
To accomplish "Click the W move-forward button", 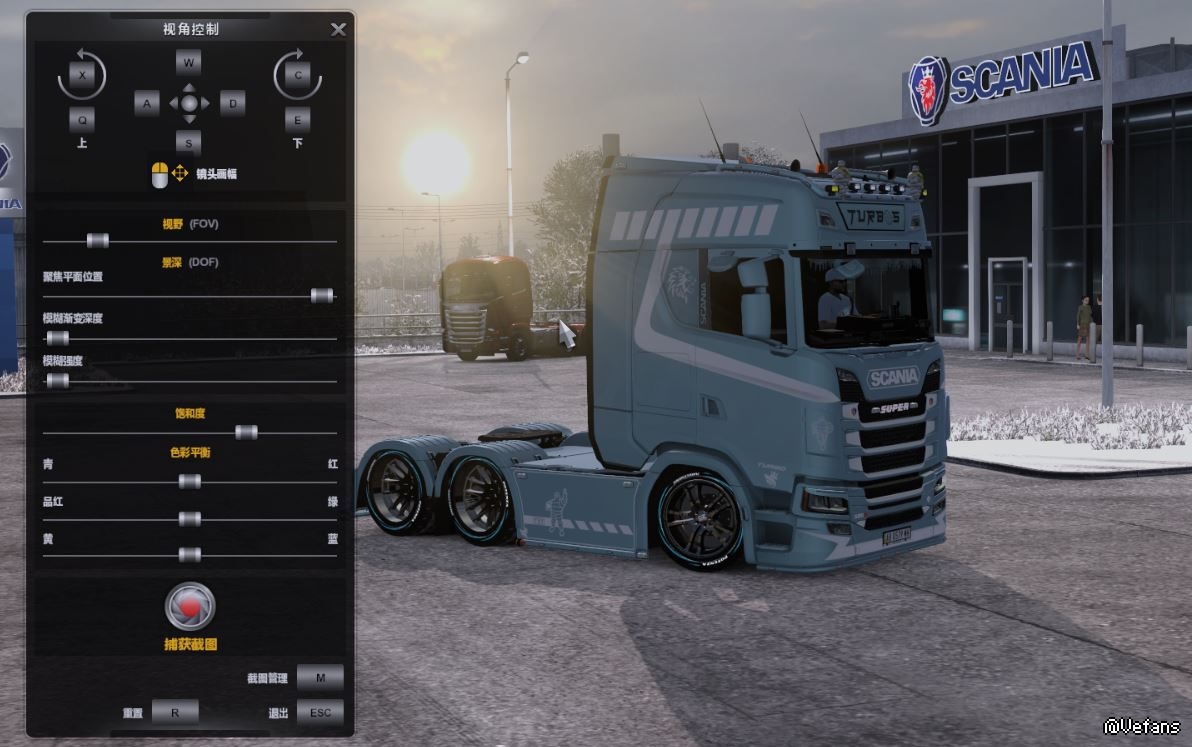I will (189, 62).
